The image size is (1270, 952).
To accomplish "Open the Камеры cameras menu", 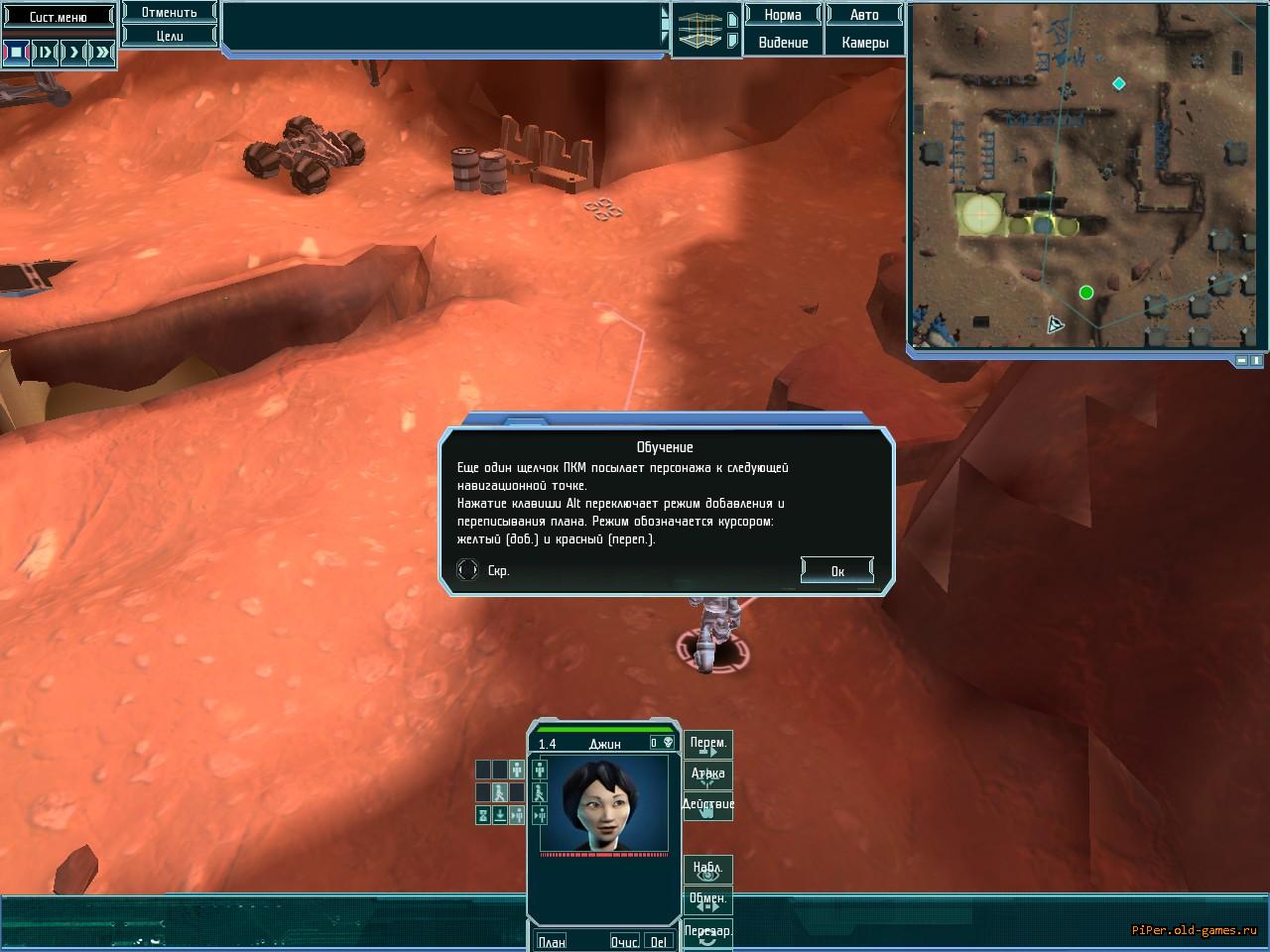I will 864,43.
